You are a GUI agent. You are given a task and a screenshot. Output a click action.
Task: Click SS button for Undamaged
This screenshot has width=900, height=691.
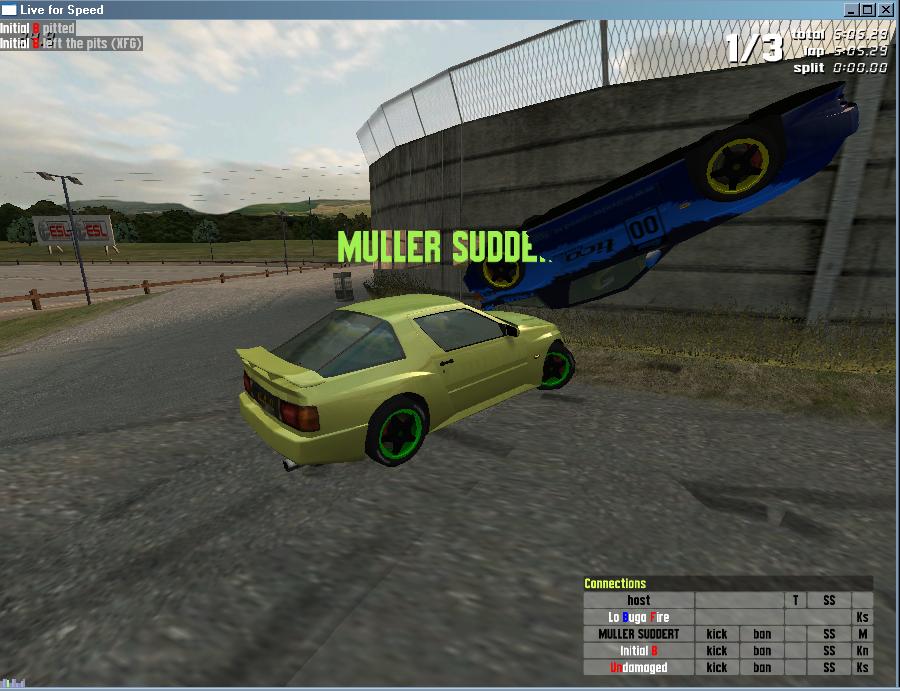[x=829, y=667]
